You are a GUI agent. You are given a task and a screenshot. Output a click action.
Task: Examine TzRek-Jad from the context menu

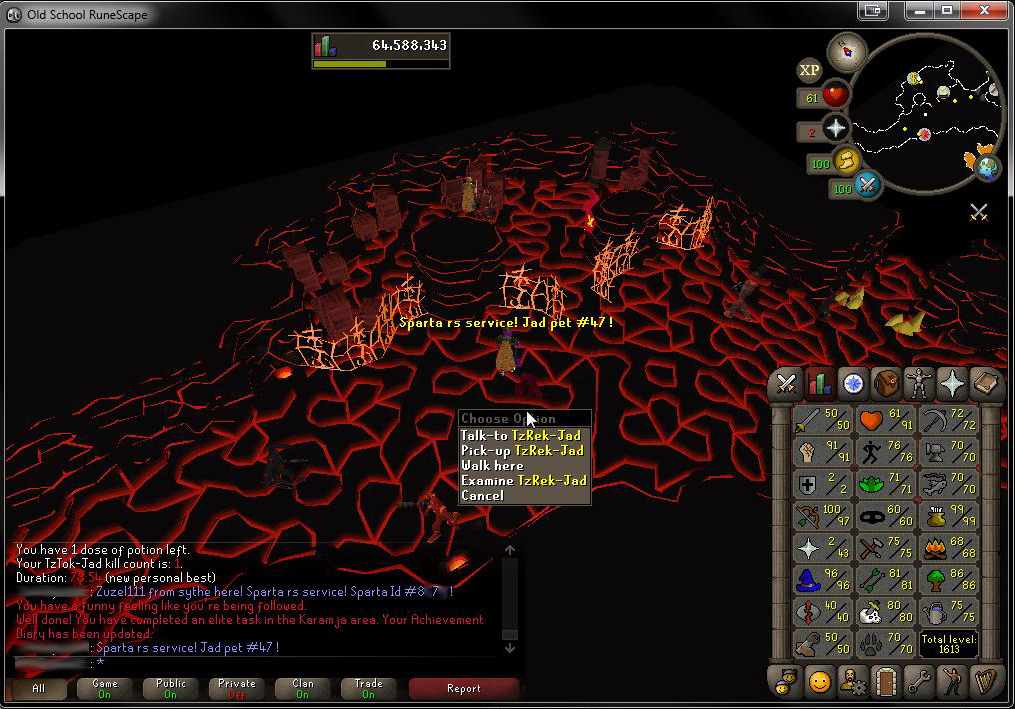click(523, 481)
